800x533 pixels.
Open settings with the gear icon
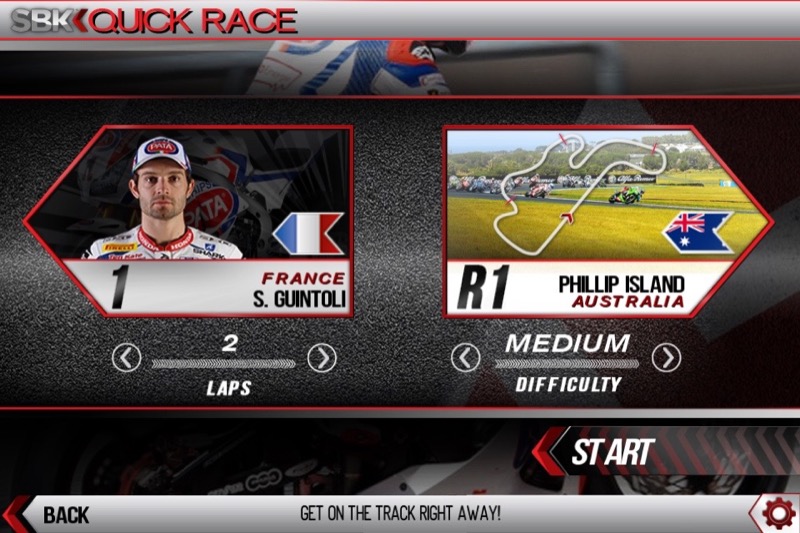777,513
